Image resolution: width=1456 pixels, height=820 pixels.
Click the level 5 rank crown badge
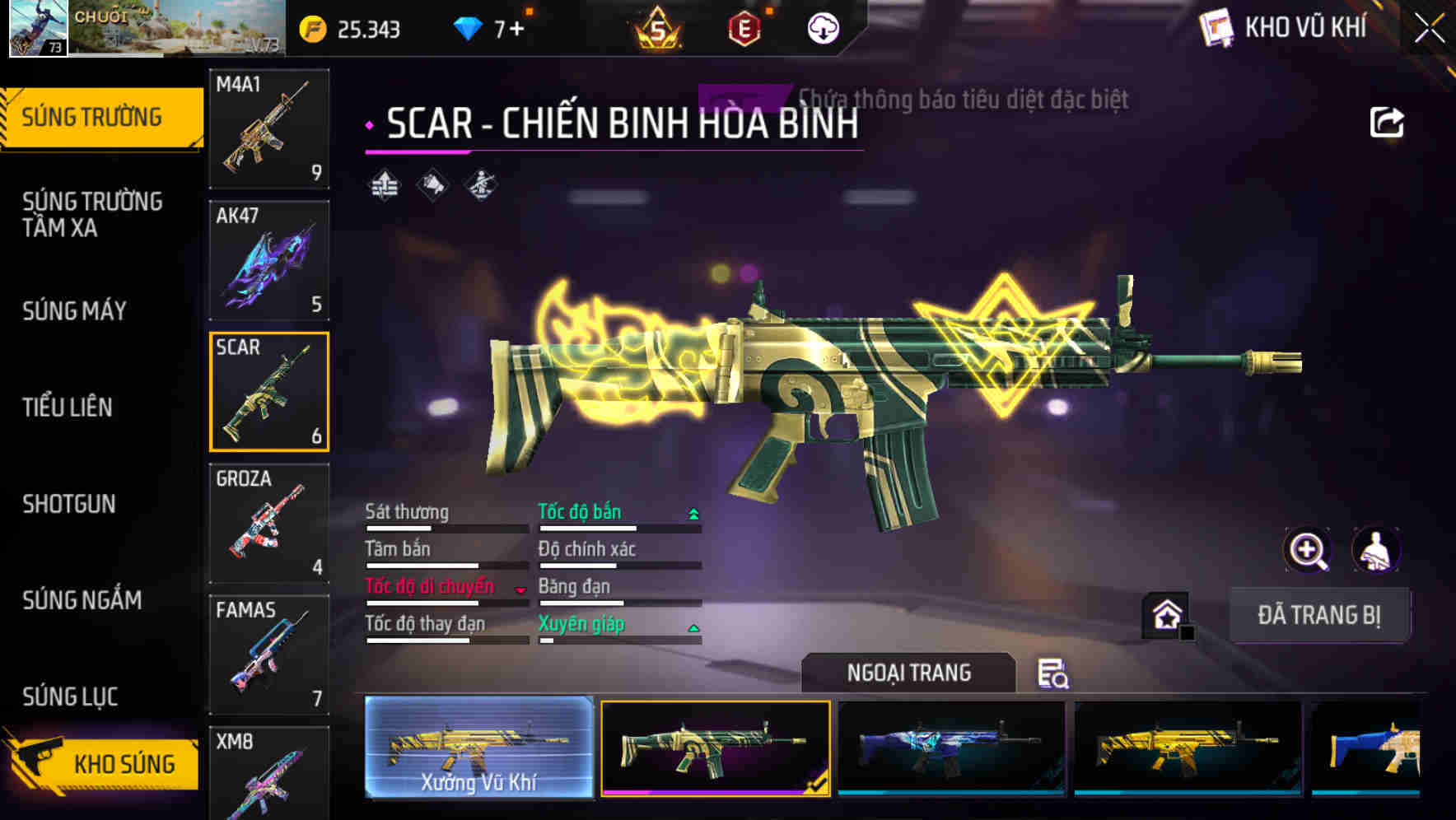(x=659, y=27)
